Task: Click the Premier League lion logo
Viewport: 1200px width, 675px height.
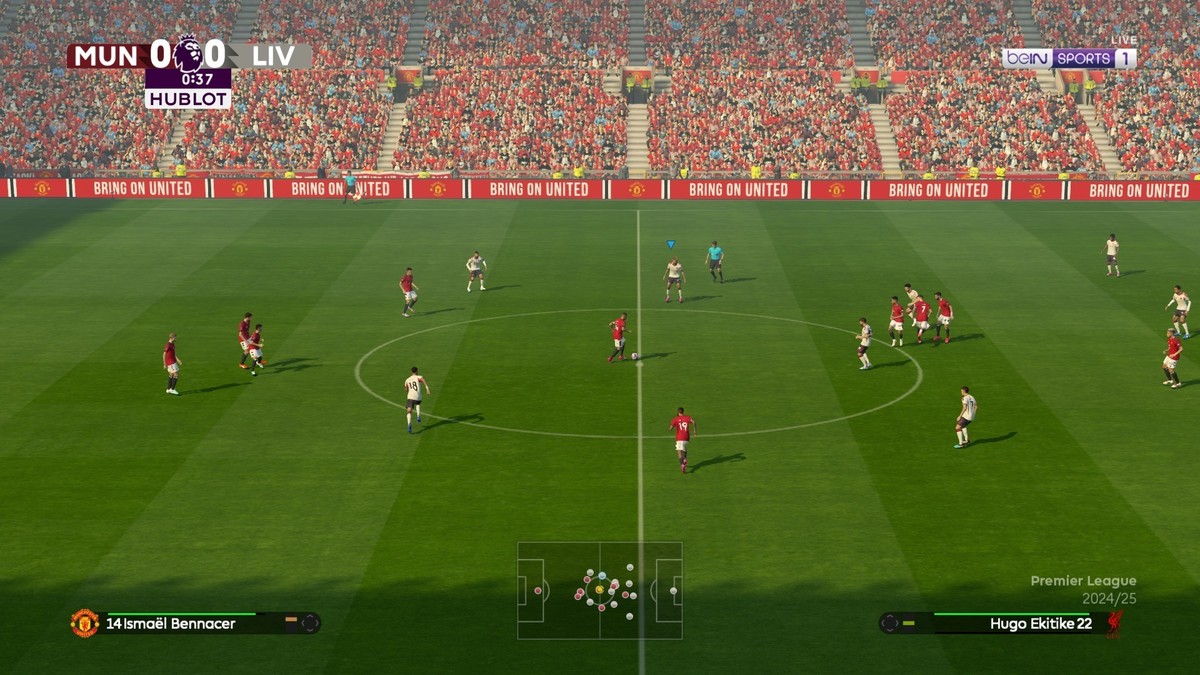Action: click(x=188, y=53)
